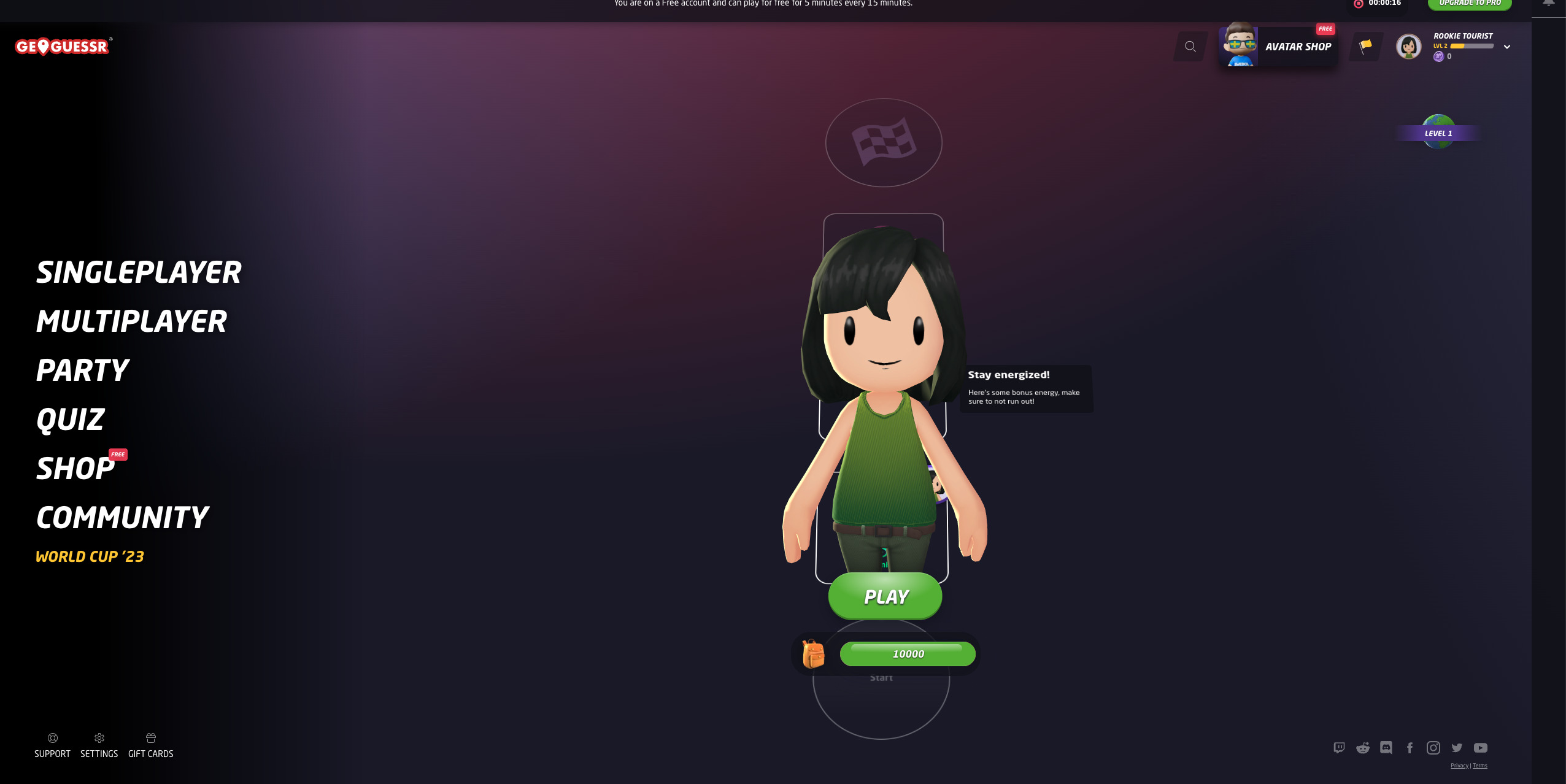Open the YouTube social icon
1566x784 pixels.
click(x=1481, y=747)
